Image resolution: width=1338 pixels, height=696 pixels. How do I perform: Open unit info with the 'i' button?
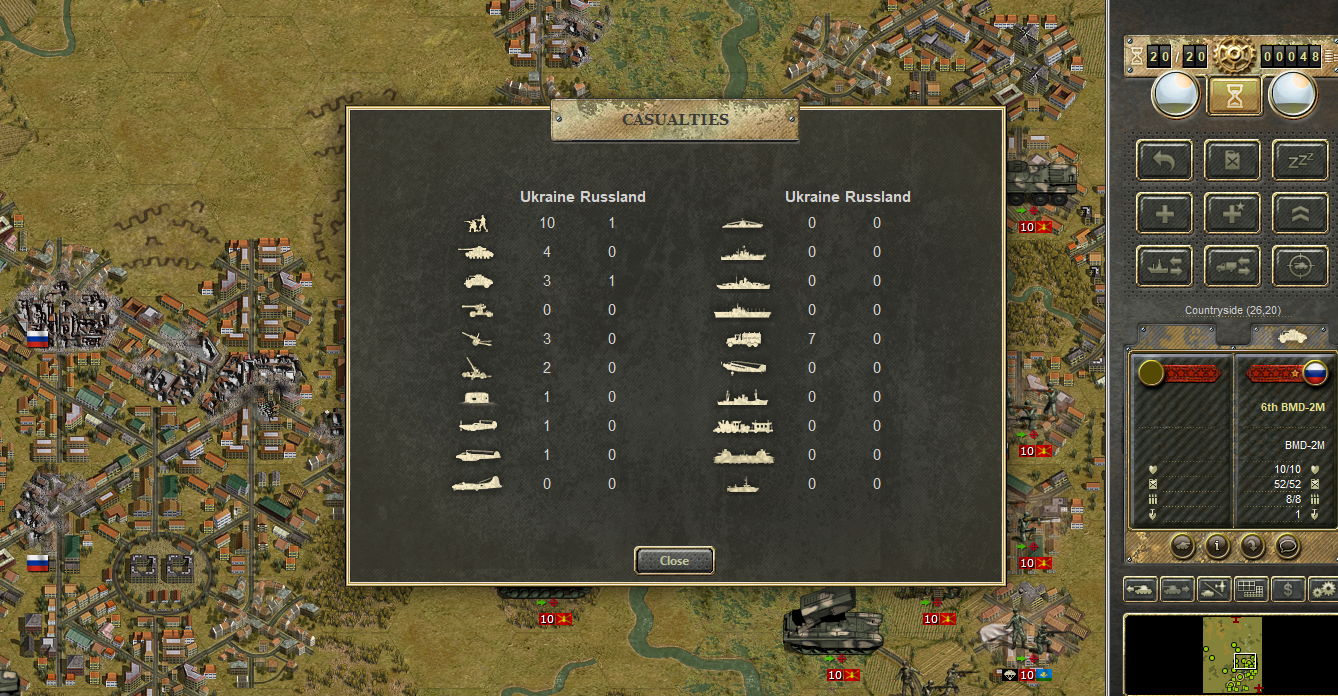pos(1217,546)
